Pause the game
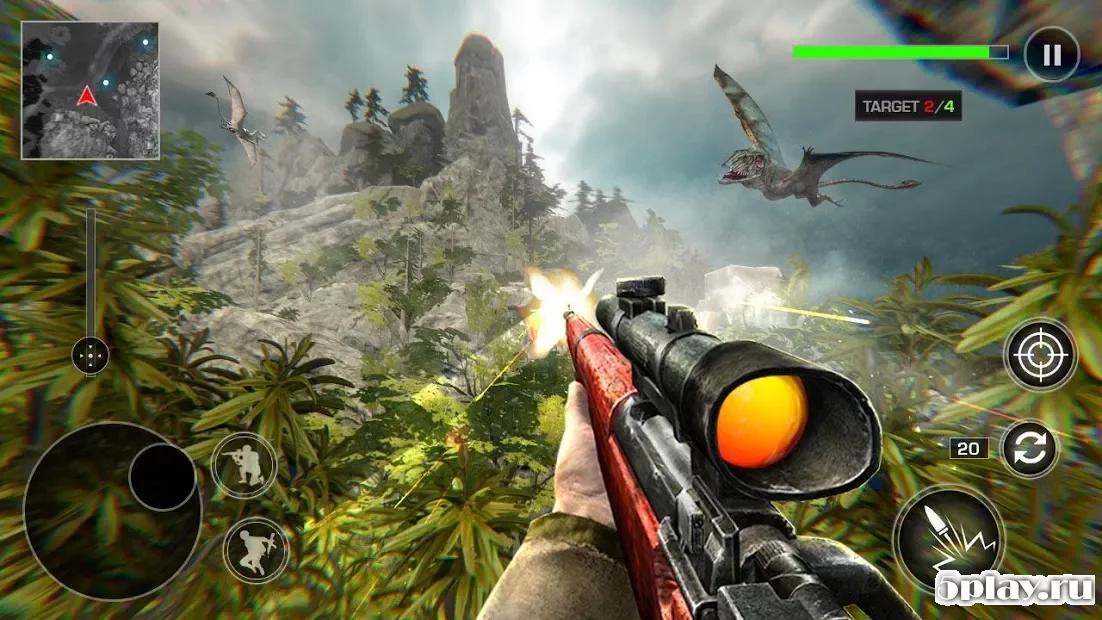The width and height of the screenshot is (1102, 620). [x=1051, y=53]
